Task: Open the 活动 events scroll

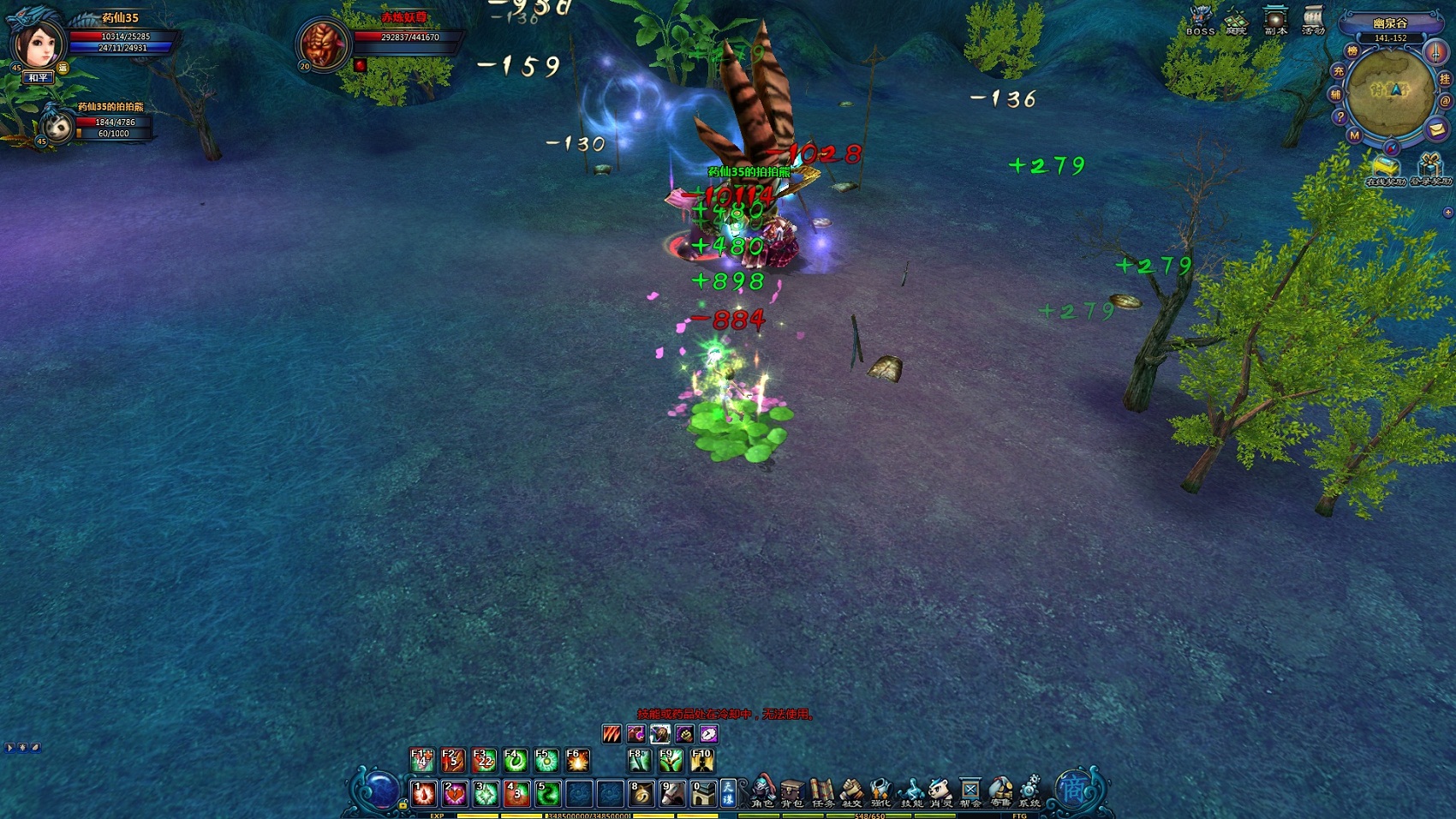Action: 1313,19
